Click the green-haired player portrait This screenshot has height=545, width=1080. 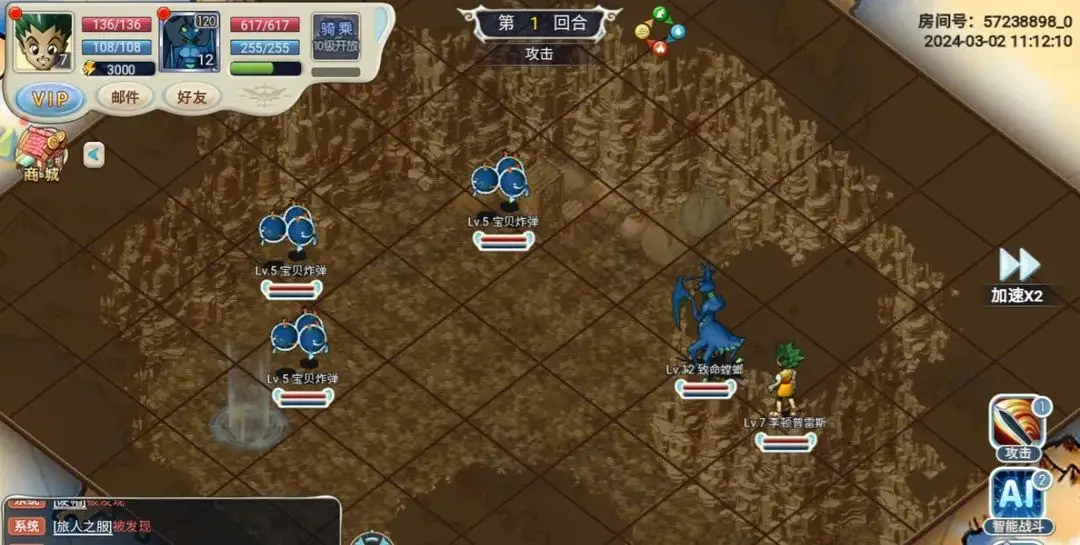tap(44, 42)
